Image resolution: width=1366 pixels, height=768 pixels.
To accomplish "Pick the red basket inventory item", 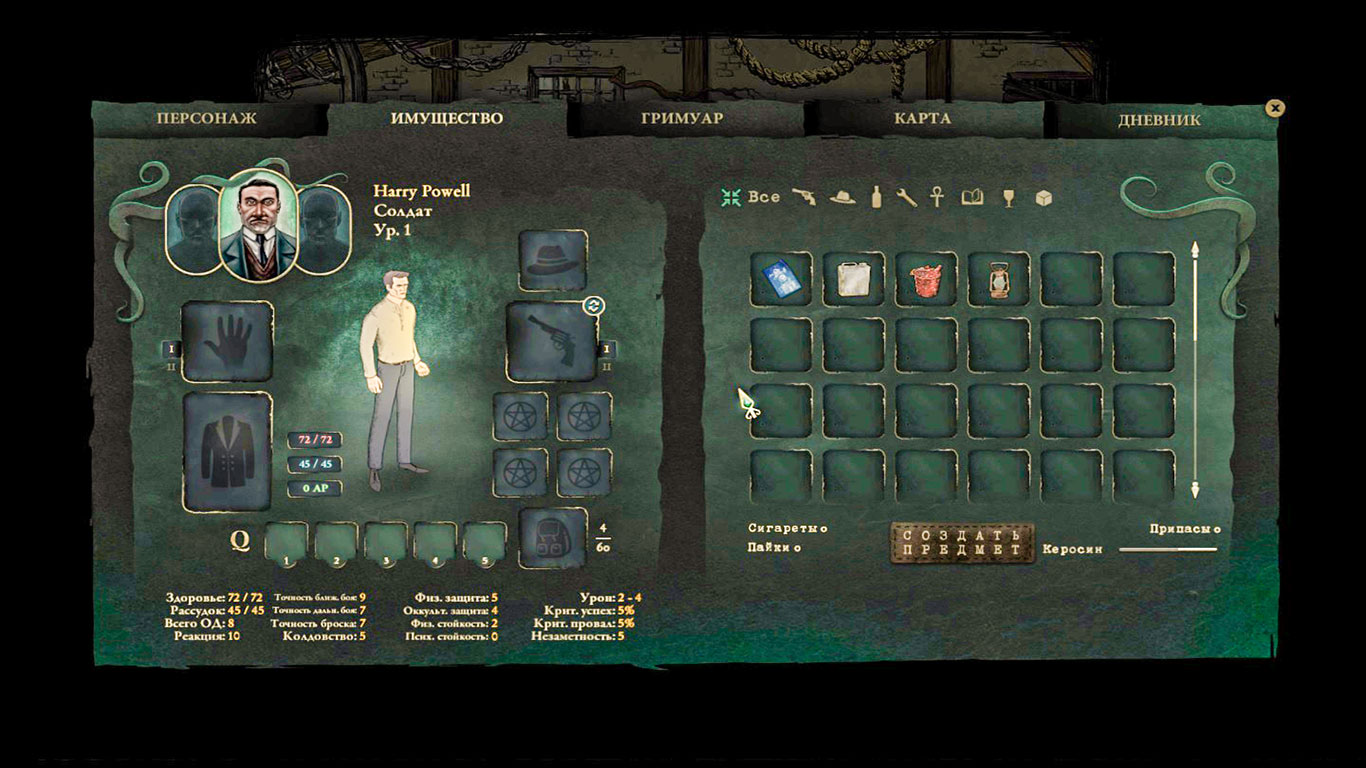I will pos(926,278).
